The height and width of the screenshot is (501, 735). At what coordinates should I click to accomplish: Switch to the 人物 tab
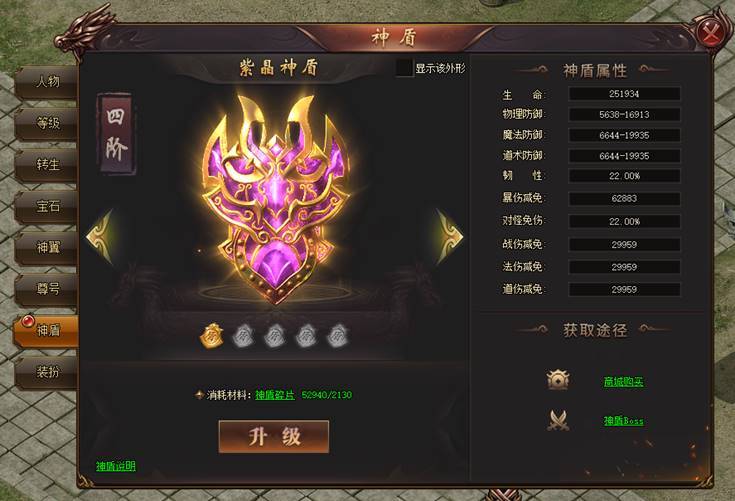(48, 81)
